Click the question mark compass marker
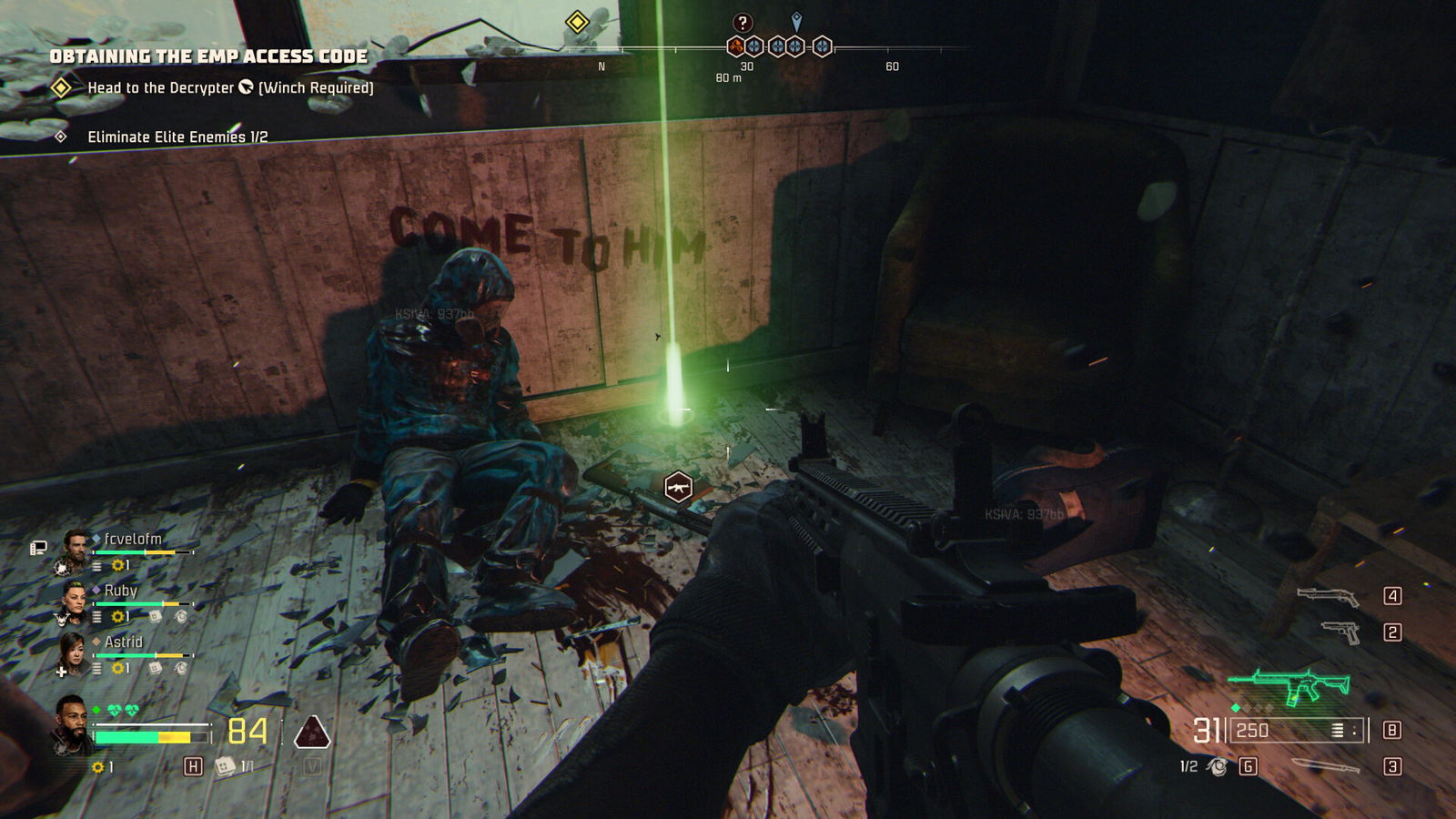1456x819 pixels. (743, 23)
